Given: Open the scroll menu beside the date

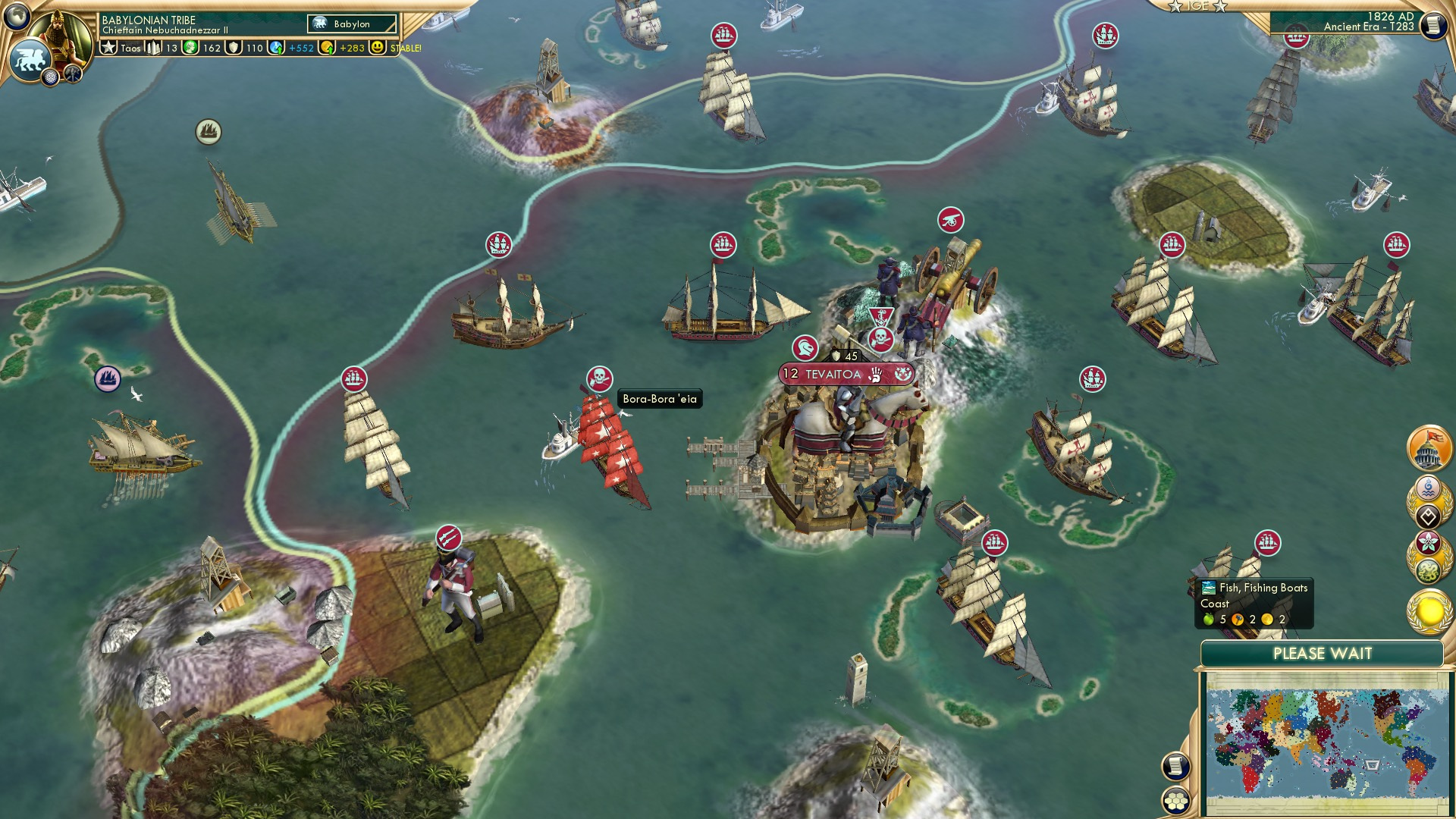Looking at the screenshot, I should pyautogui.click(x=1433, y=26).
